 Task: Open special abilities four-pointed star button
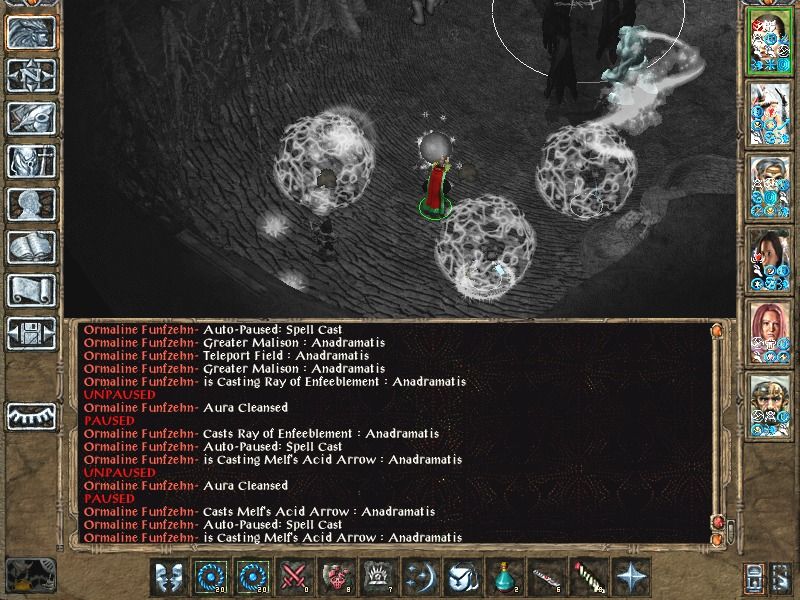coord(630,578)
